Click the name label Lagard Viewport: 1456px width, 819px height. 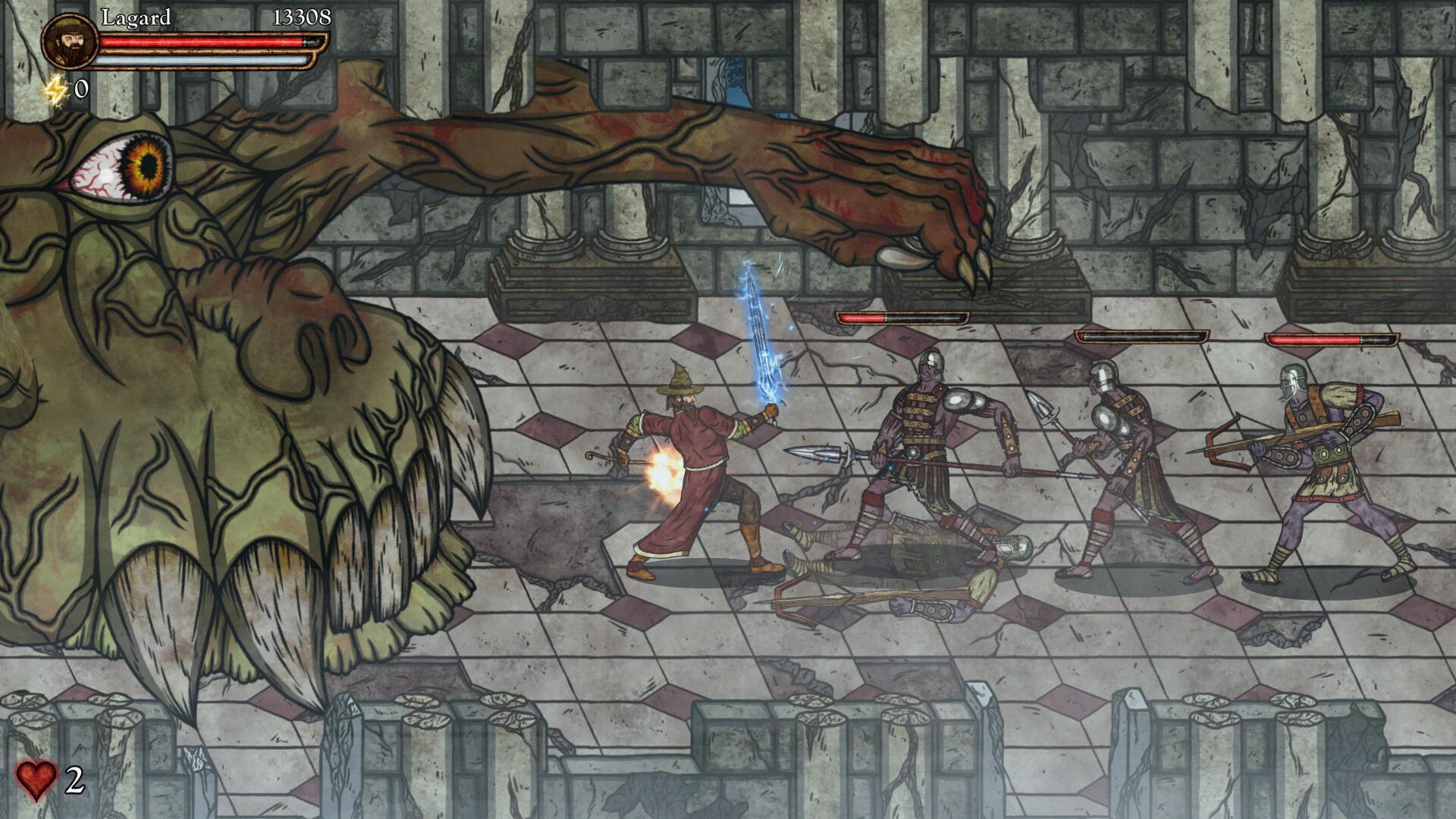tap(138, 17)
